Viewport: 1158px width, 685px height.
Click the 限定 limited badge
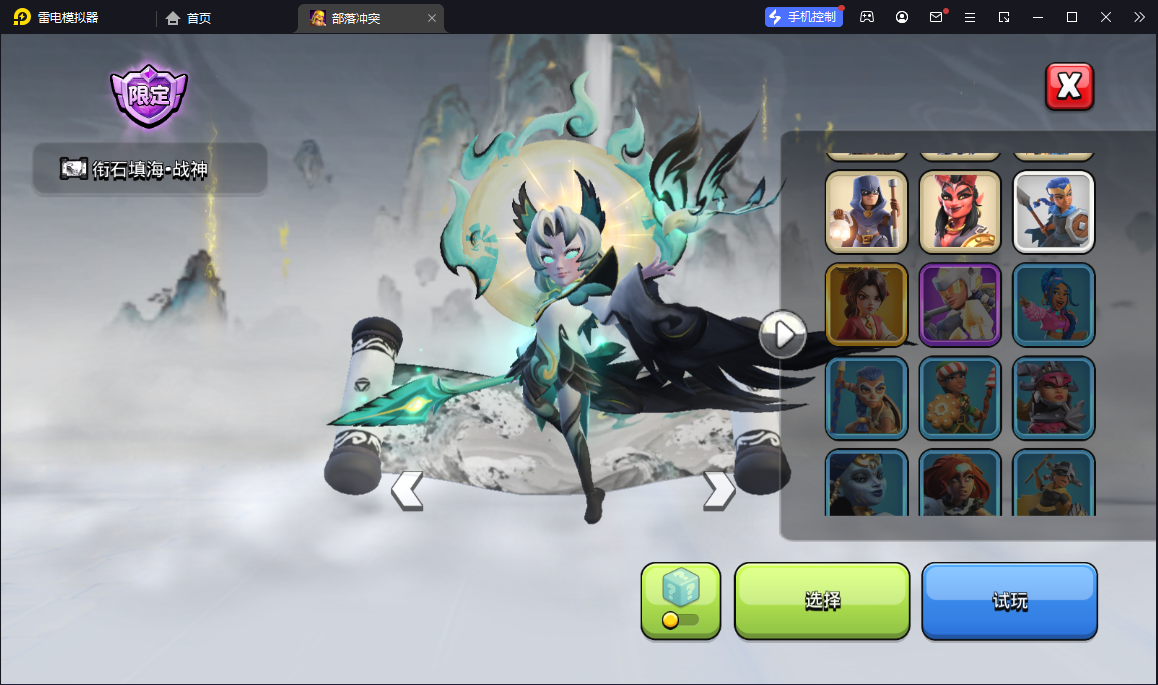point(149,96)
